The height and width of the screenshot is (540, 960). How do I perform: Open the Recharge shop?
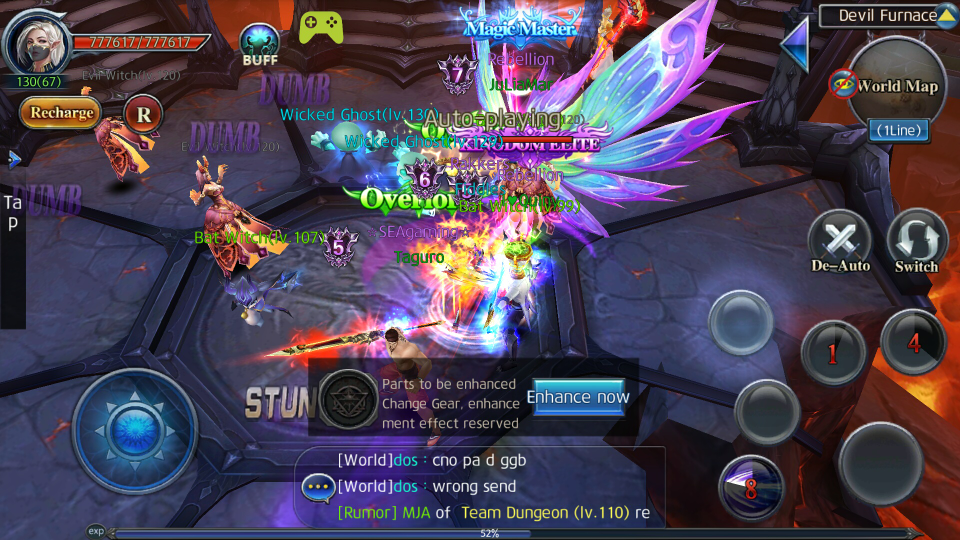pyautogui.click(x=60, y=113)
